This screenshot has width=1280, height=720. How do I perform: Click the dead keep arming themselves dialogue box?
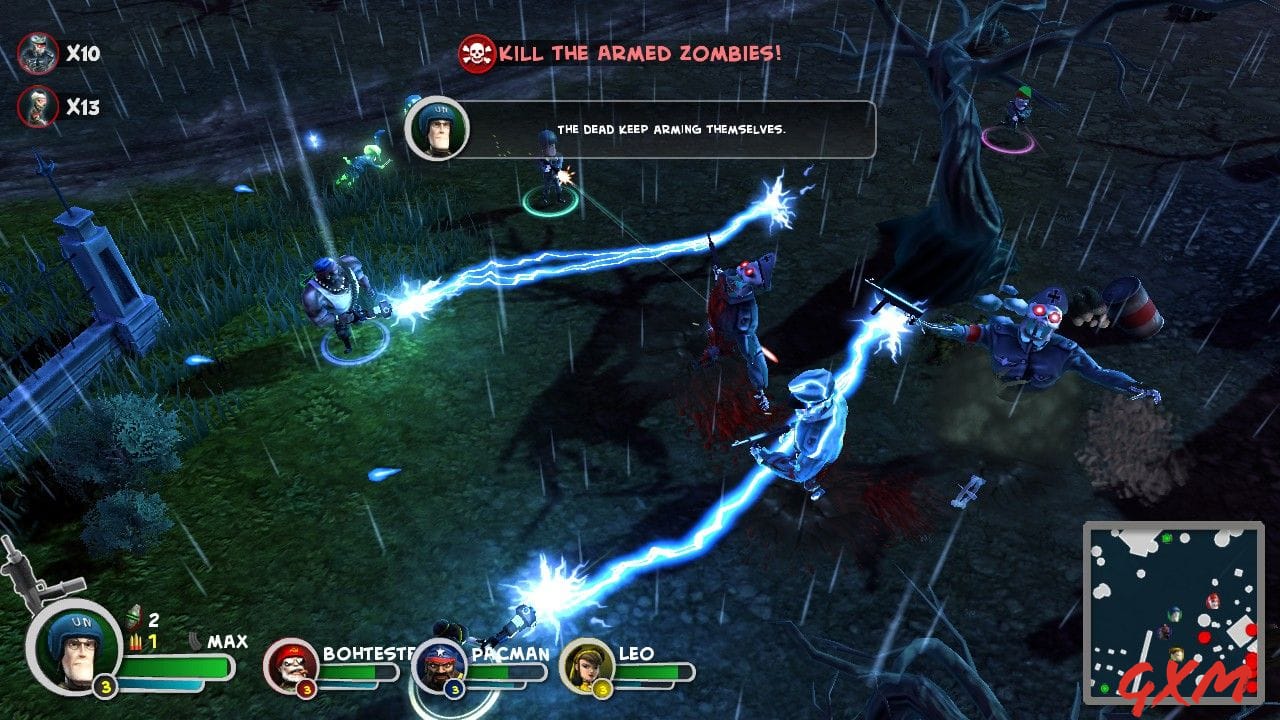click(x=673, y=129)
